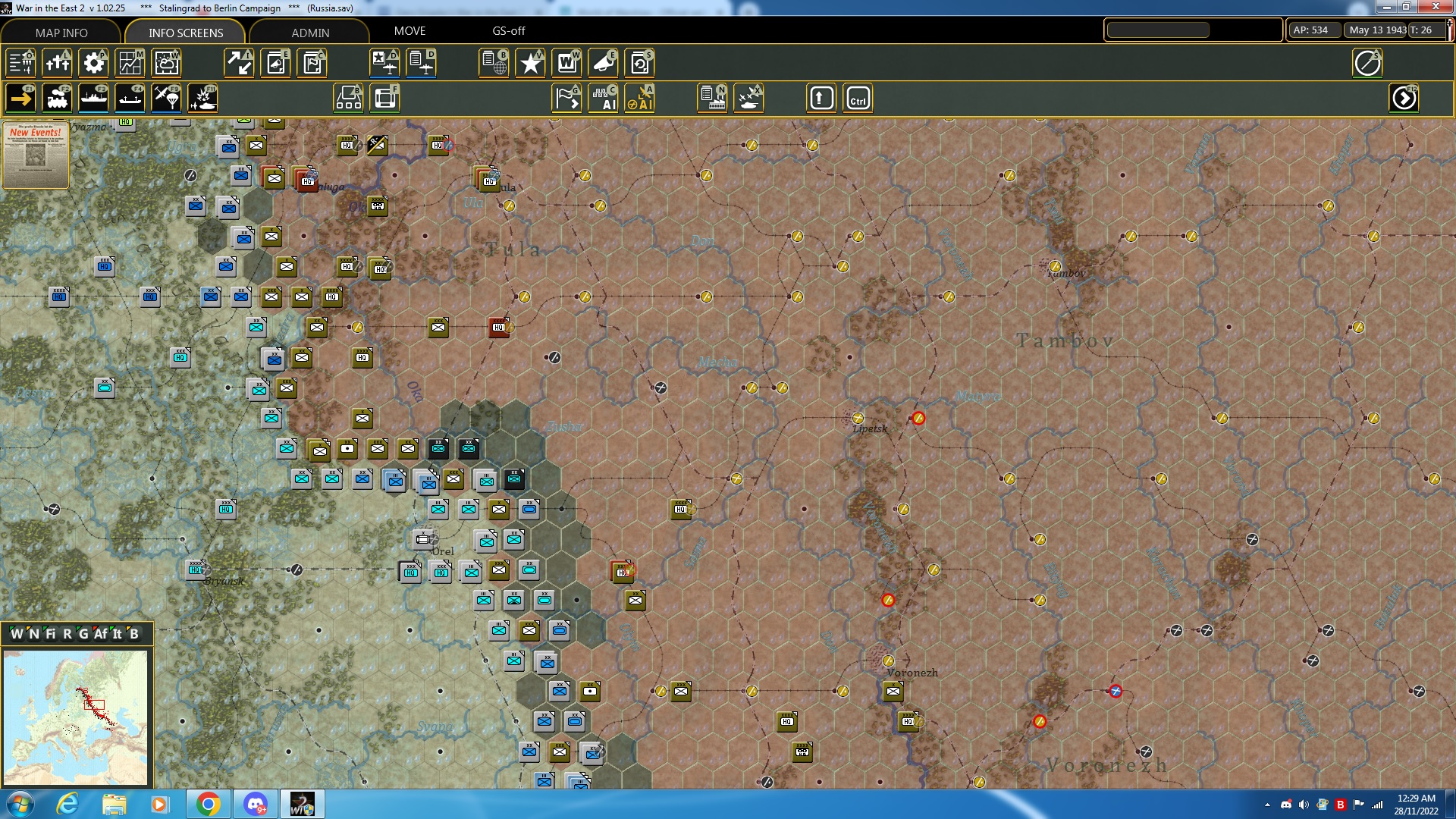This screenshot has width=1456, height=819.
Task: Toggle HQ command links display (B icon)
Action: [348, 98]
